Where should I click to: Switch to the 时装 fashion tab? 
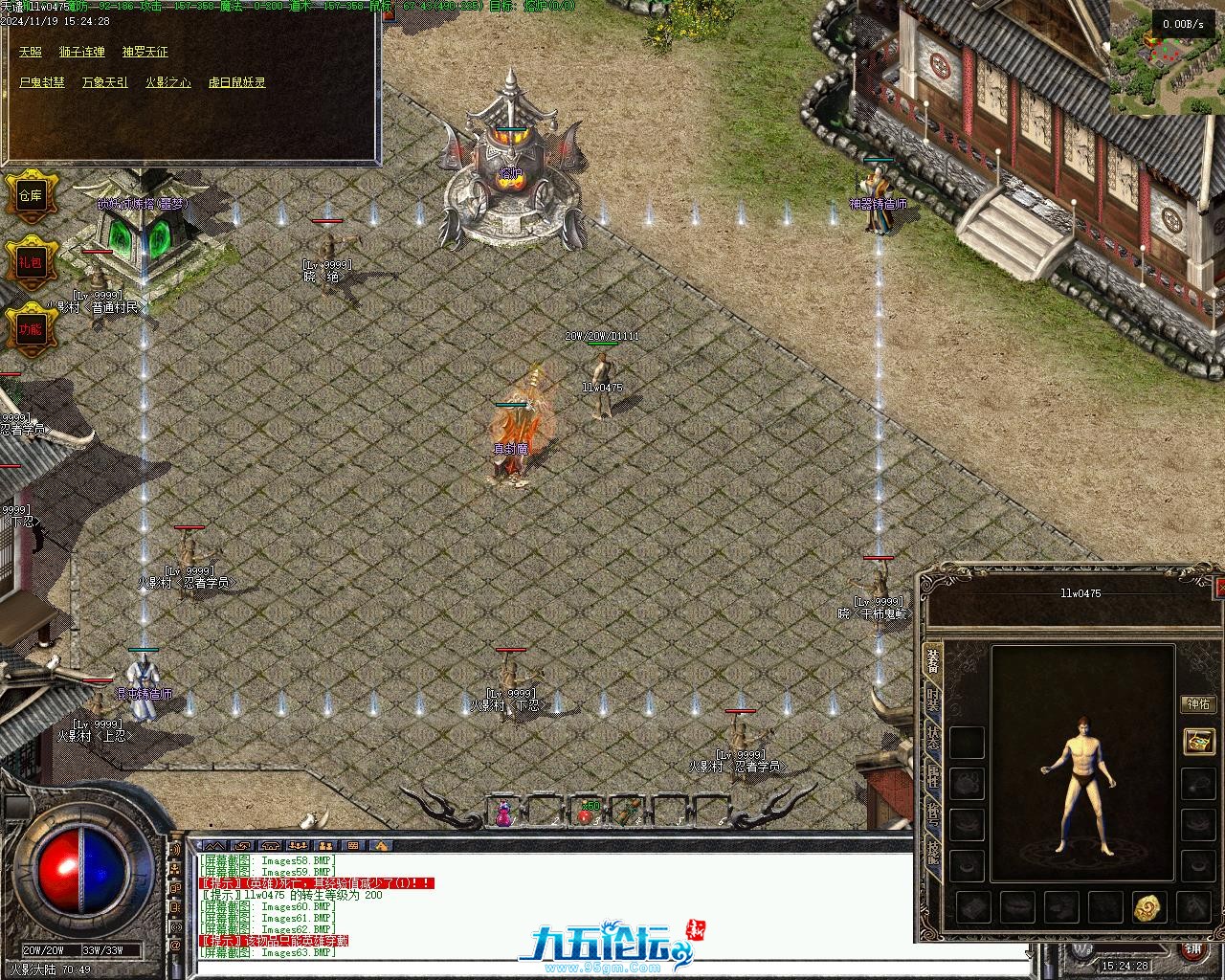click(932, 701)
